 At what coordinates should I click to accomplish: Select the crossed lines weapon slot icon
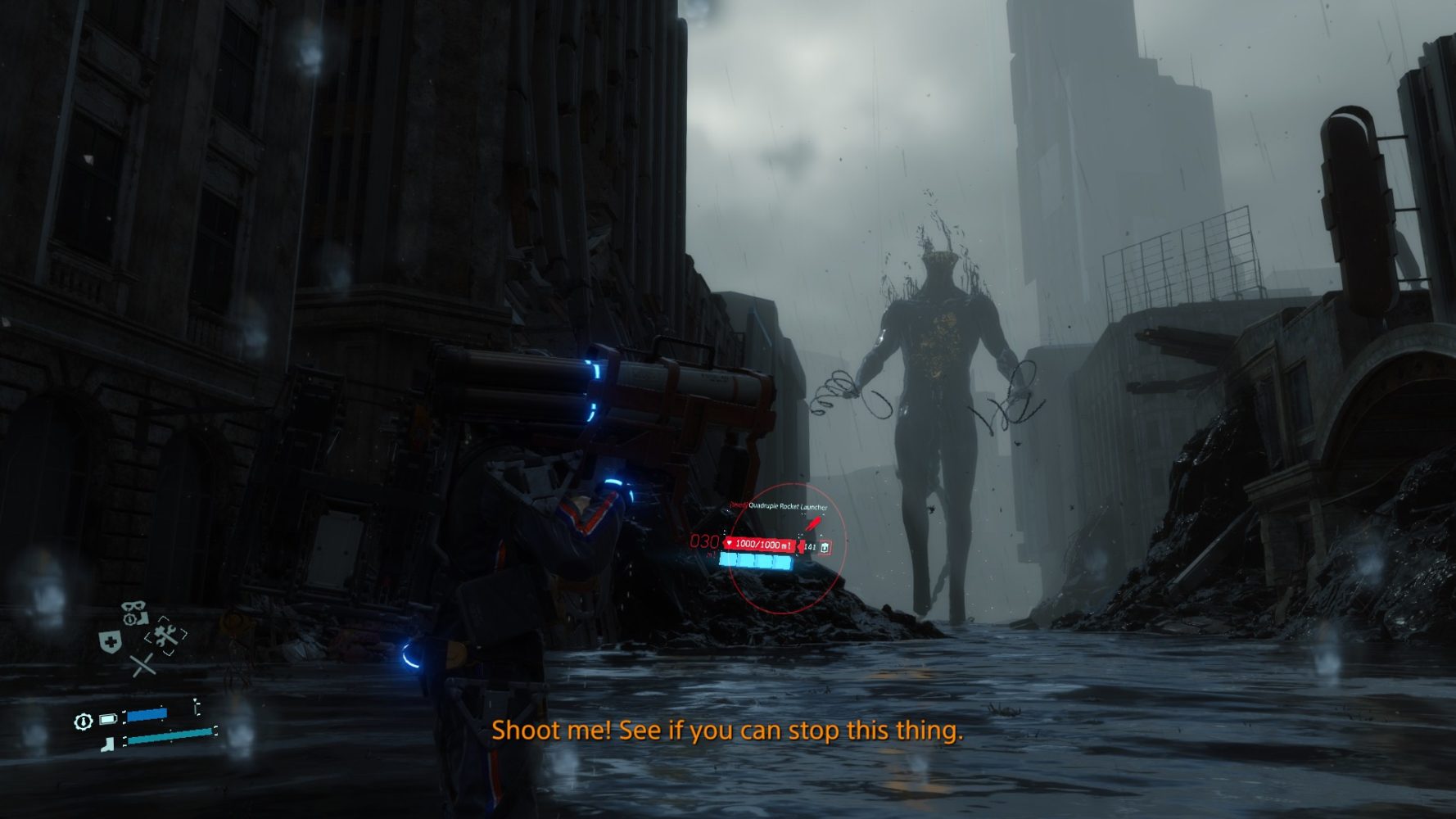[143, 665]
